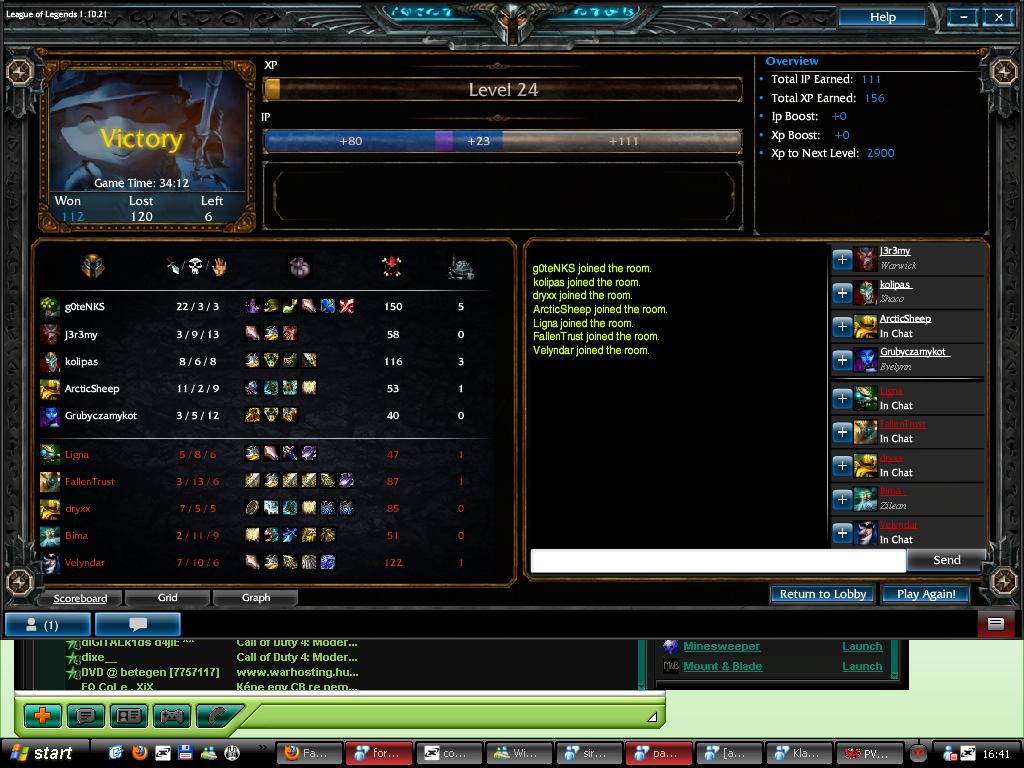Focus the chat message input box
The image size is (1024, 768).
click(718, 561)
